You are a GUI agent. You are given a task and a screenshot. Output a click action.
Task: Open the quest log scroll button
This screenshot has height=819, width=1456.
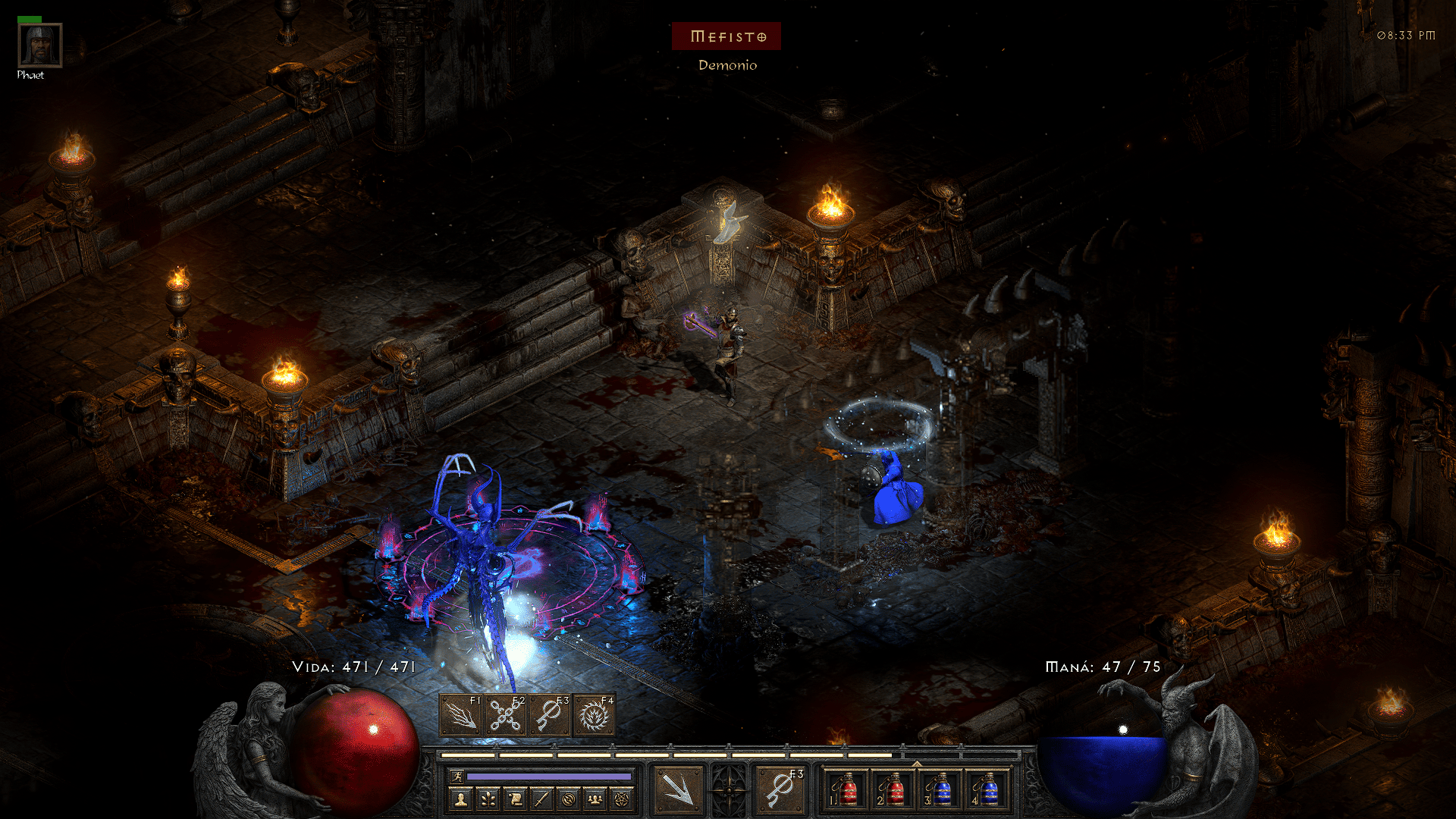click(515, 799)
